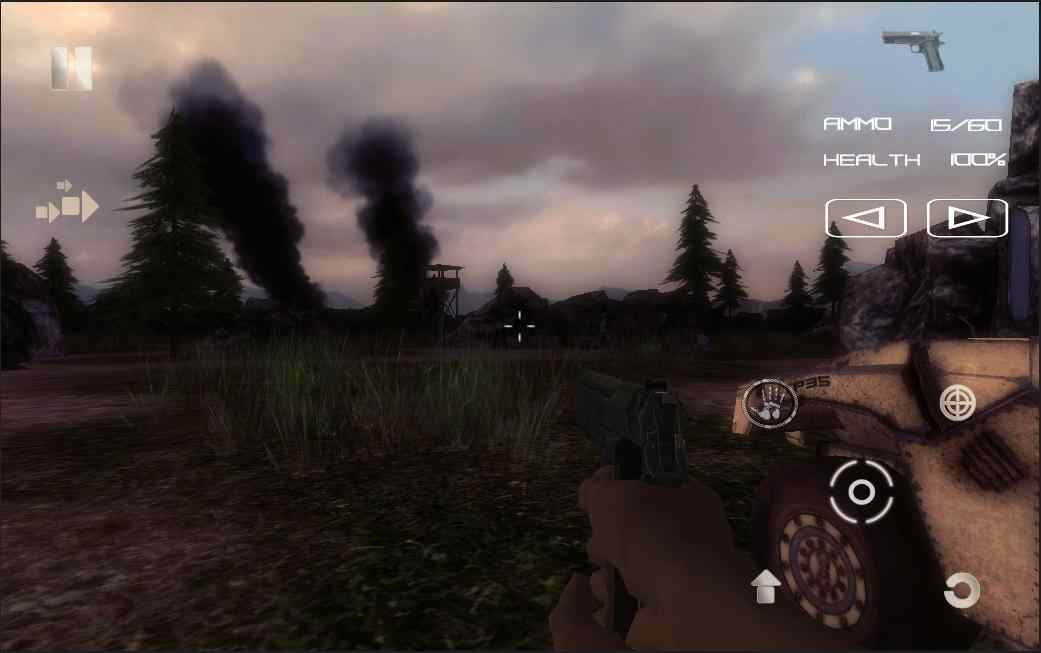Toggle aim with the crosshair scope icon
This screenshot has height=653, width=1041.
click(x=957, y=402)
